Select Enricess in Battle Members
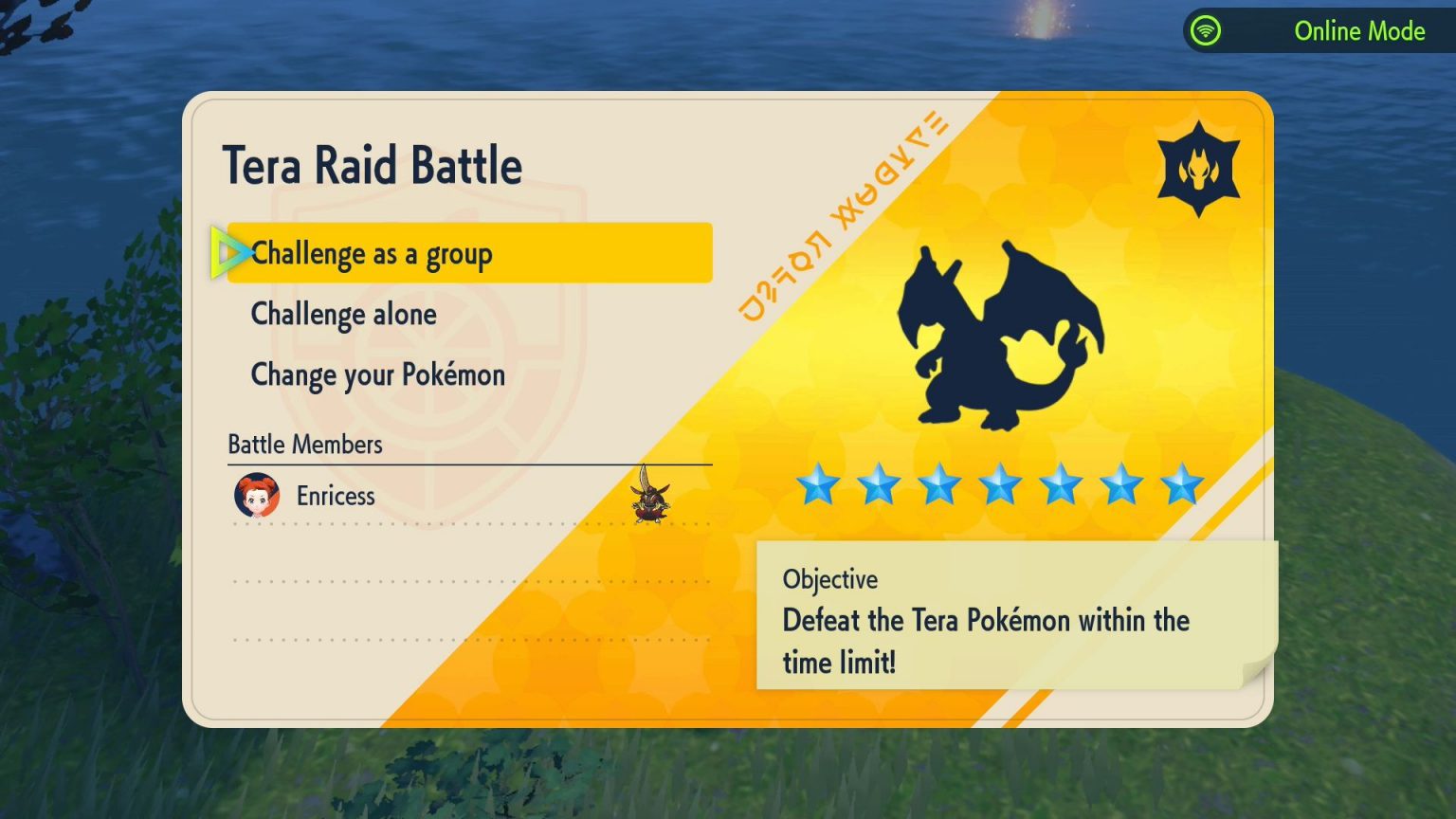 [336, 495]
